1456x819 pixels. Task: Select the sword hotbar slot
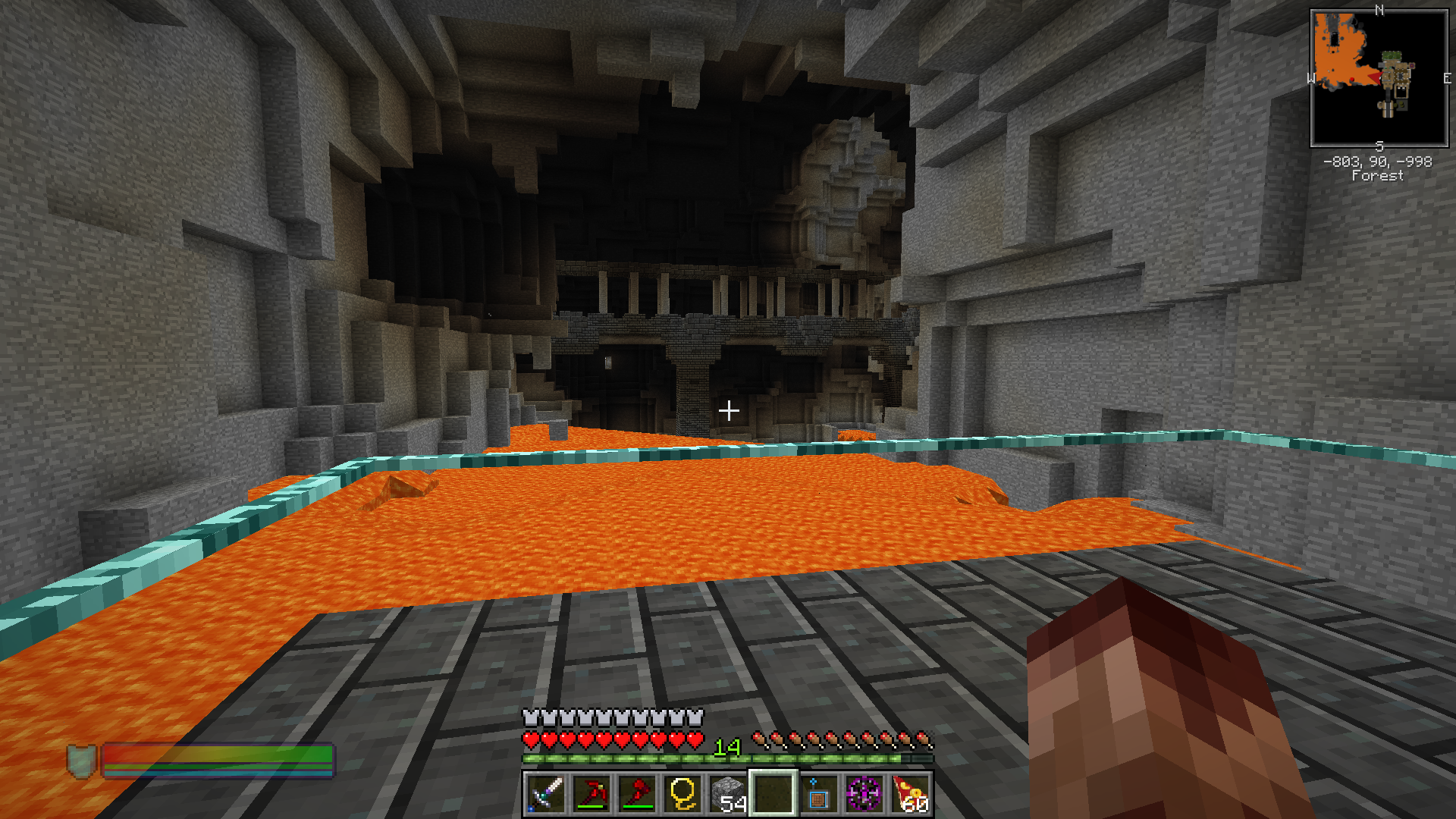pyautogui.click(x=545, y=794)
